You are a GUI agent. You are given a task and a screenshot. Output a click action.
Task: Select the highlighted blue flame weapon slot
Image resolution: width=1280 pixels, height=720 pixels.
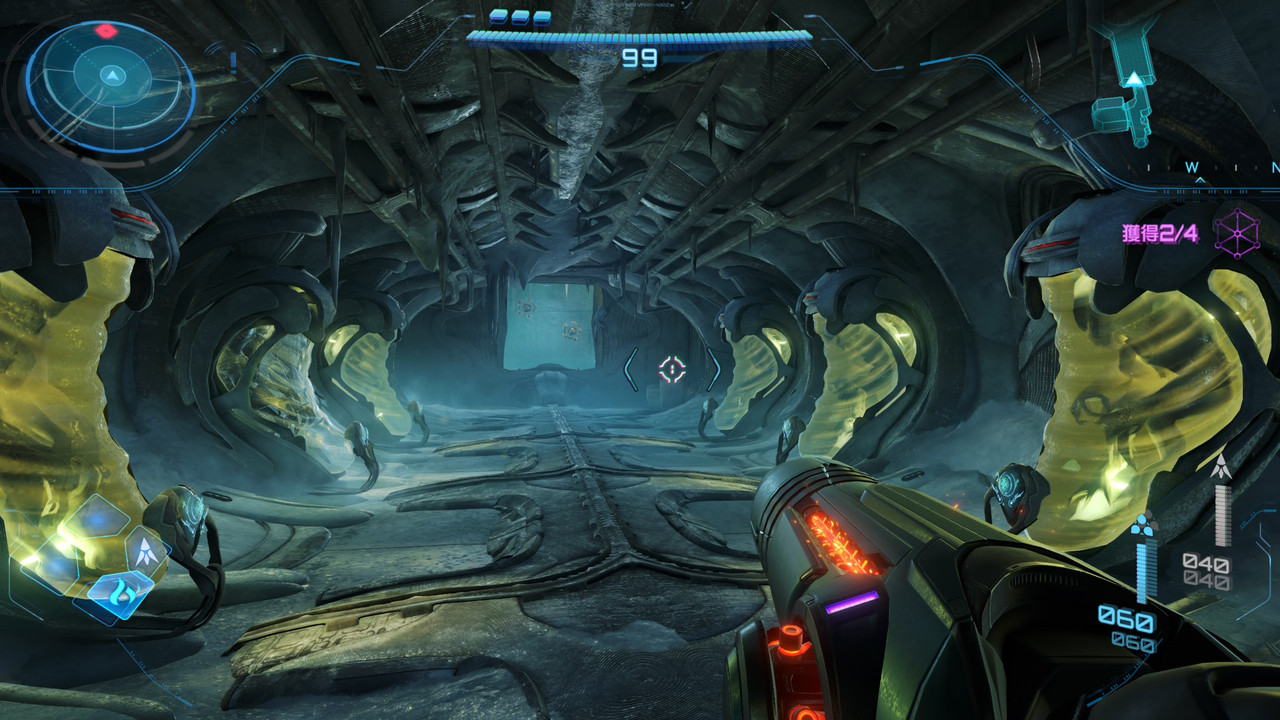120,593
